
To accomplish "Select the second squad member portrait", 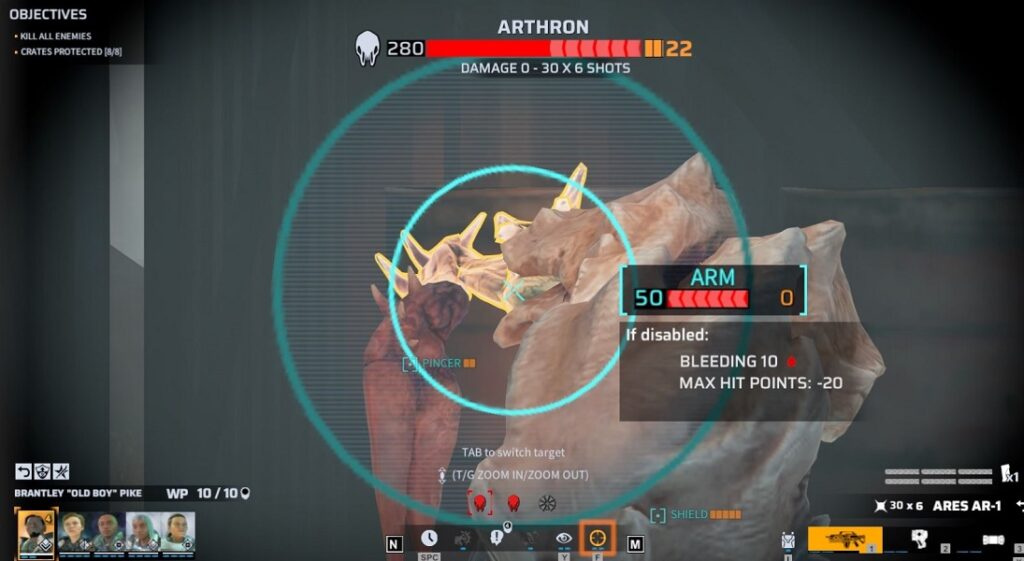I will pos(73,531).
